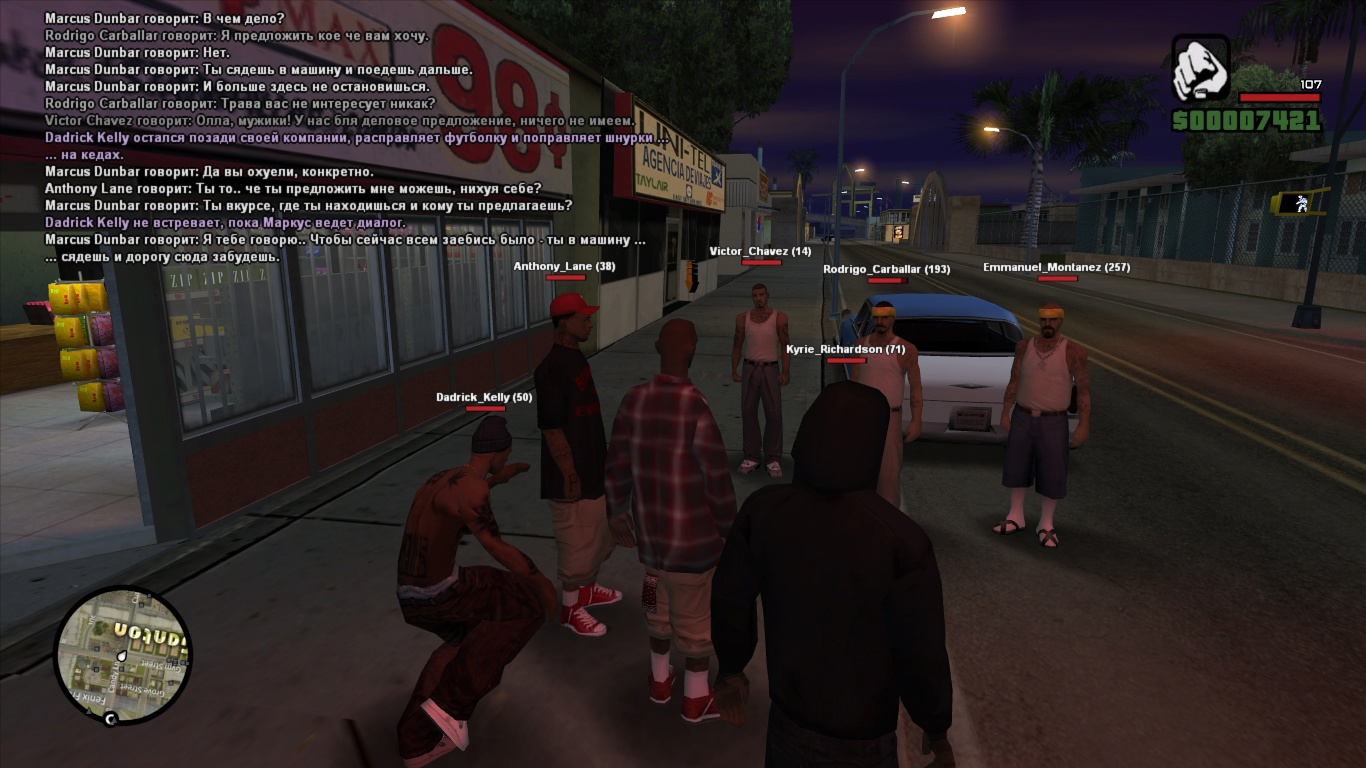
Task: Open the circular radar minimap
Action: 122,654
